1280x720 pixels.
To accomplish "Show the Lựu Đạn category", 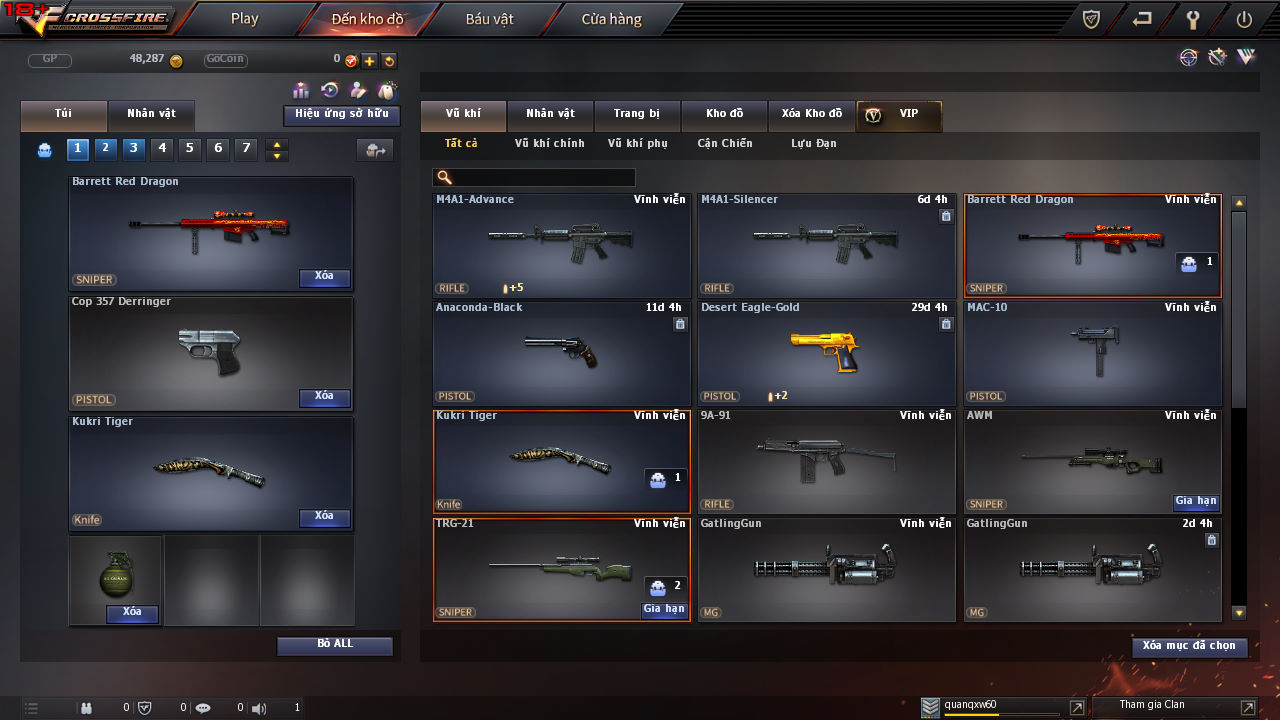I will pos(813,144).
